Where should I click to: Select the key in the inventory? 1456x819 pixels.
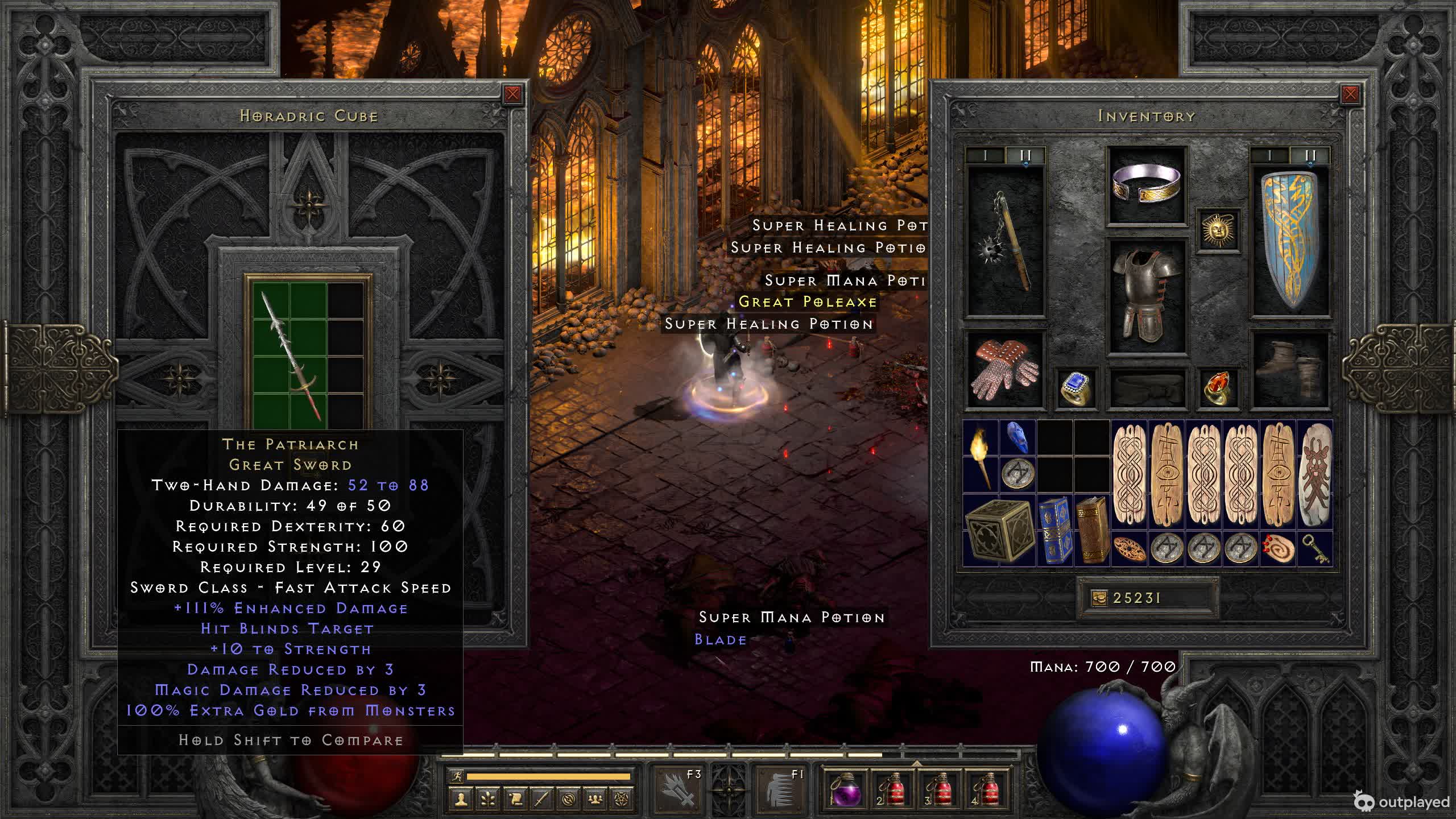tap(1315, 549)
